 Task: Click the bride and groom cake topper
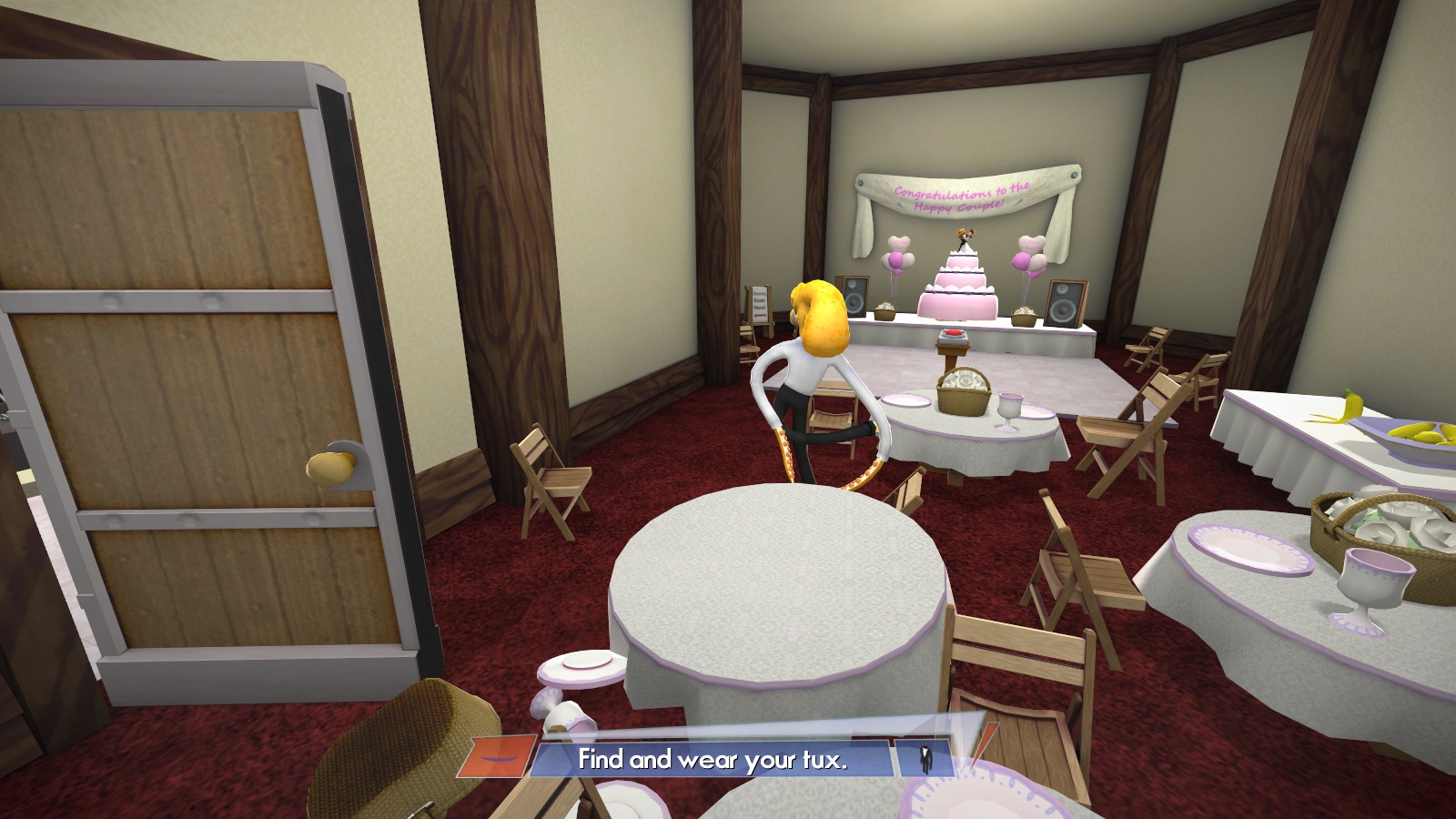(964, 238)
